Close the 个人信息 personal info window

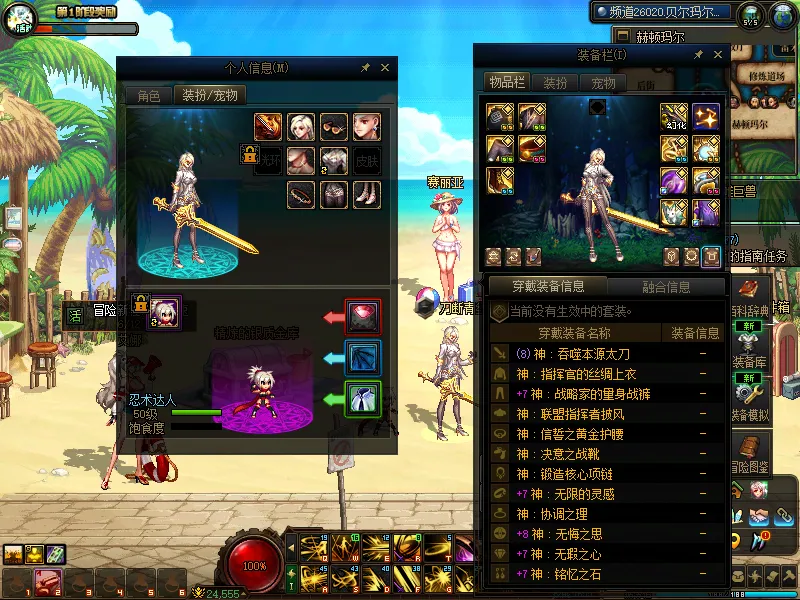(385, 68)
